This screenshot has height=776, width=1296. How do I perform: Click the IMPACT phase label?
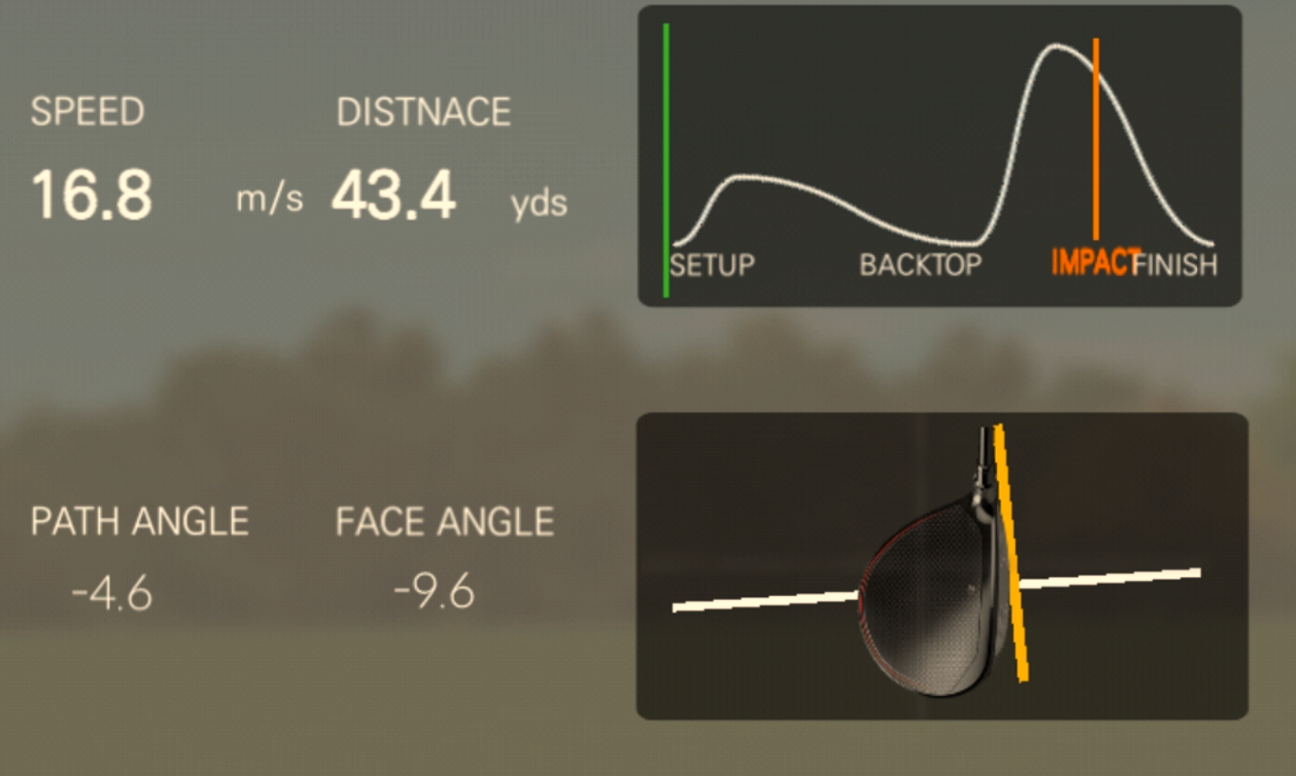pyautogui.click(x=1098, y=264)
